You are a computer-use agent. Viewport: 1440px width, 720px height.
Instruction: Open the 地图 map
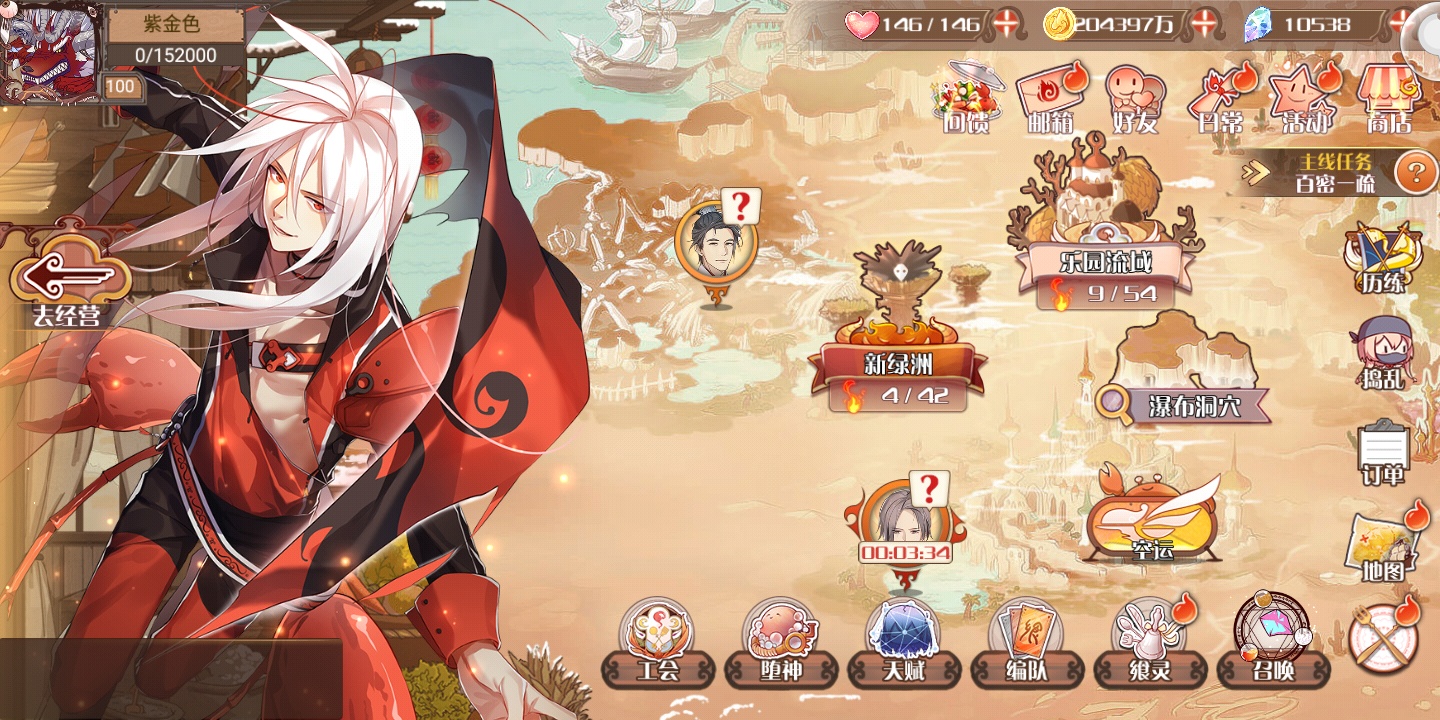pyautogui.click(x=1384, y=548)
